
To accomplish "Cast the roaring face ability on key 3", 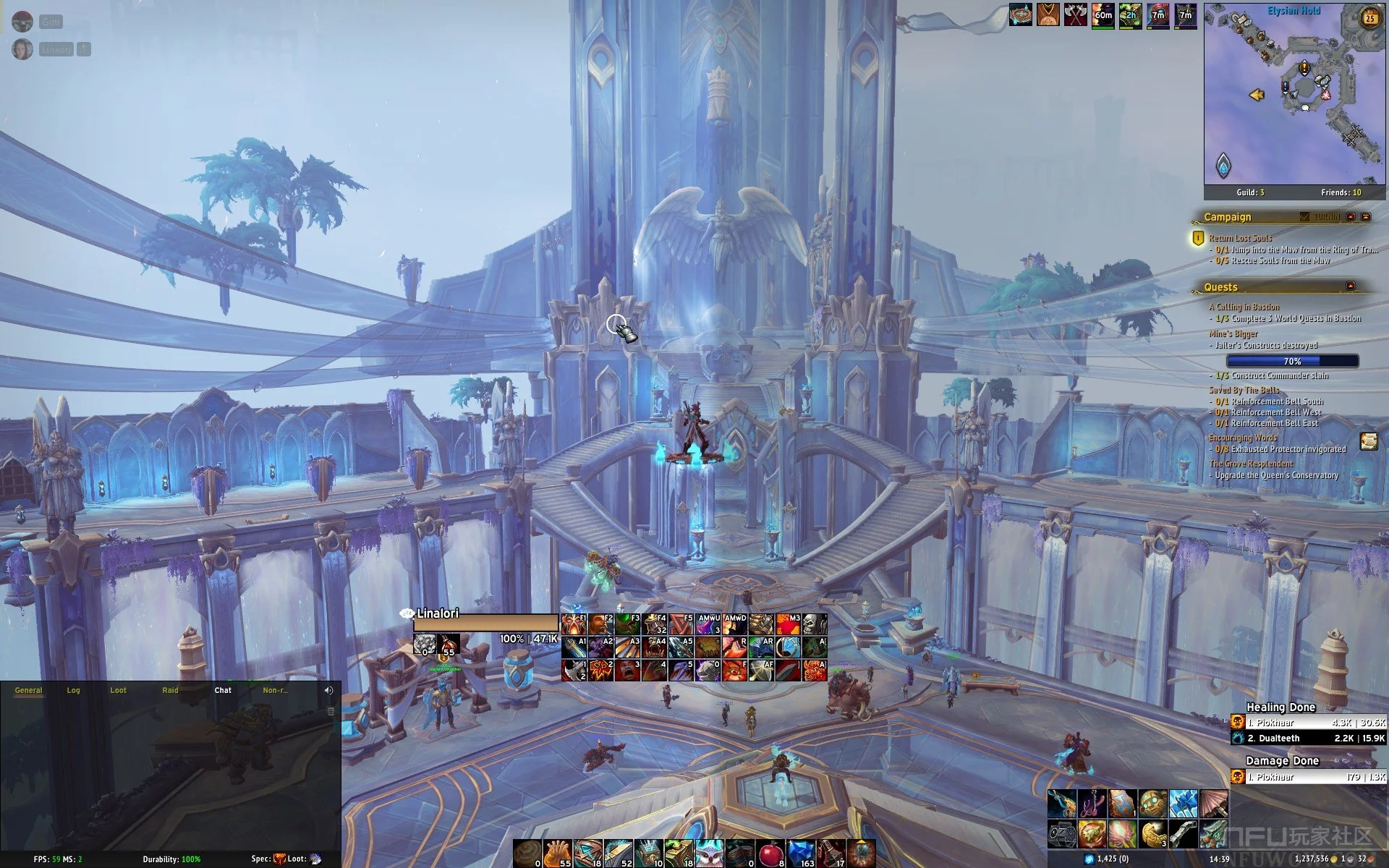I will (627, 670).
